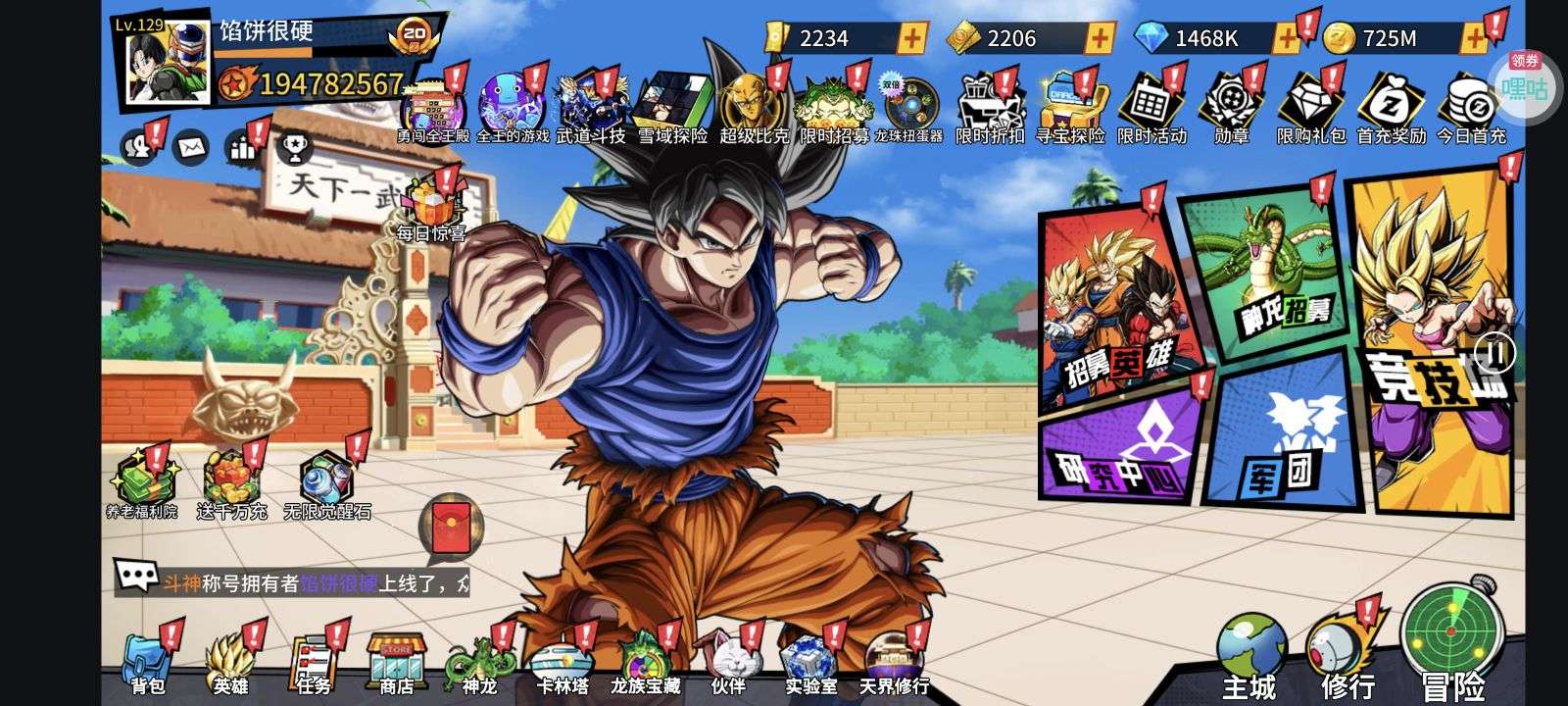Open the 超级比克 event icon
This screenshot has width=1568, height=706.
pos(753,109)
